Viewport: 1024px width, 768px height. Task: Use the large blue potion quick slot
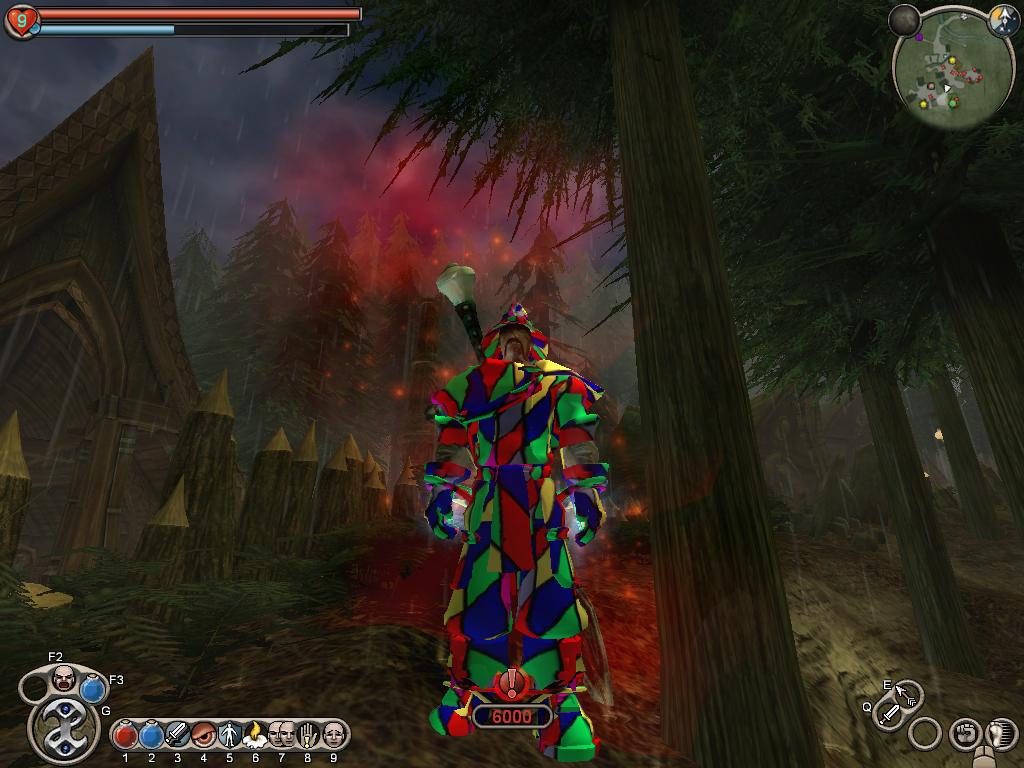(x=93, y=690)
